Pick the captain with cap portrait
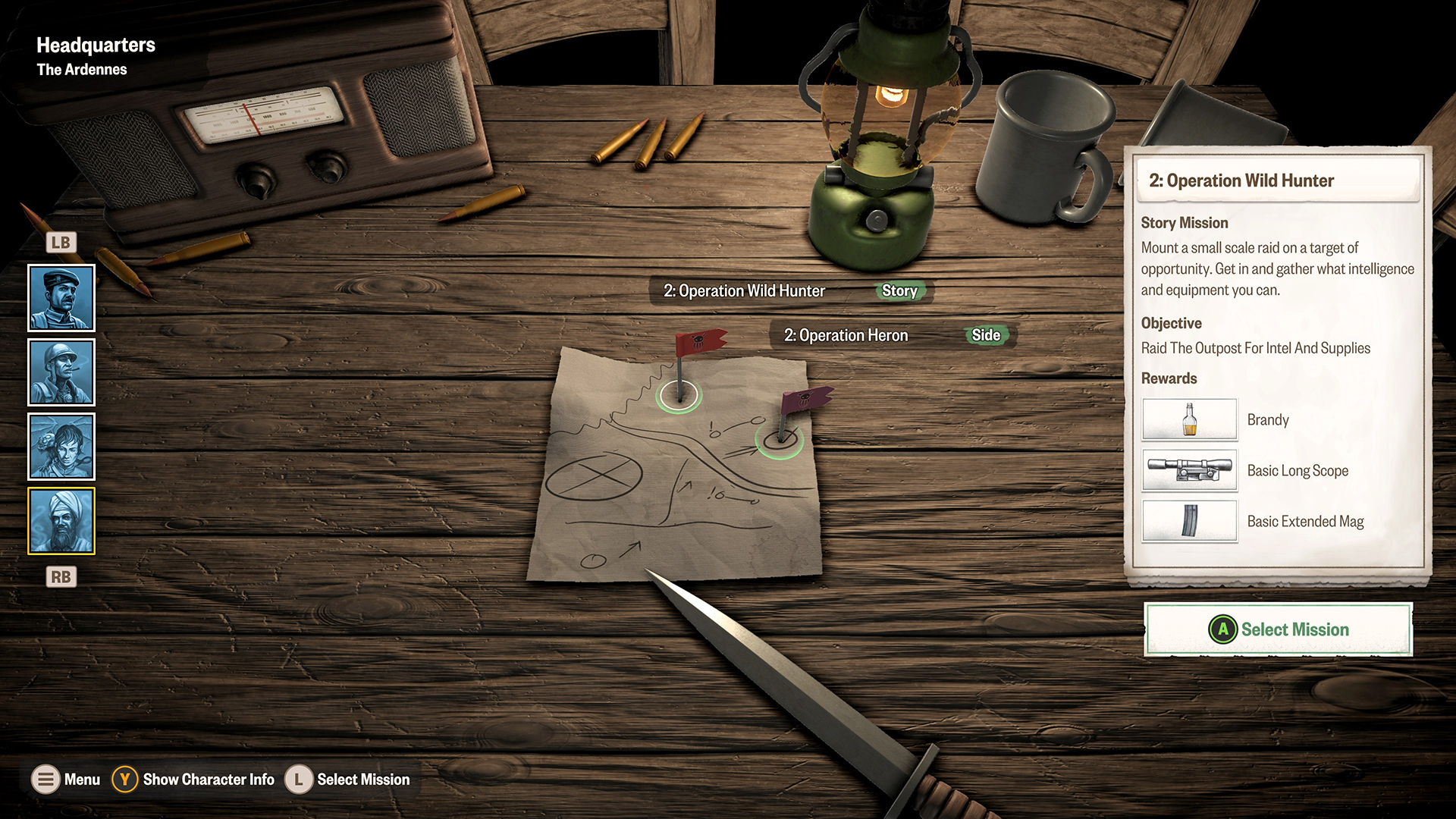The image size is (1456, 819). pyautogui.click(x=61, y=298)
